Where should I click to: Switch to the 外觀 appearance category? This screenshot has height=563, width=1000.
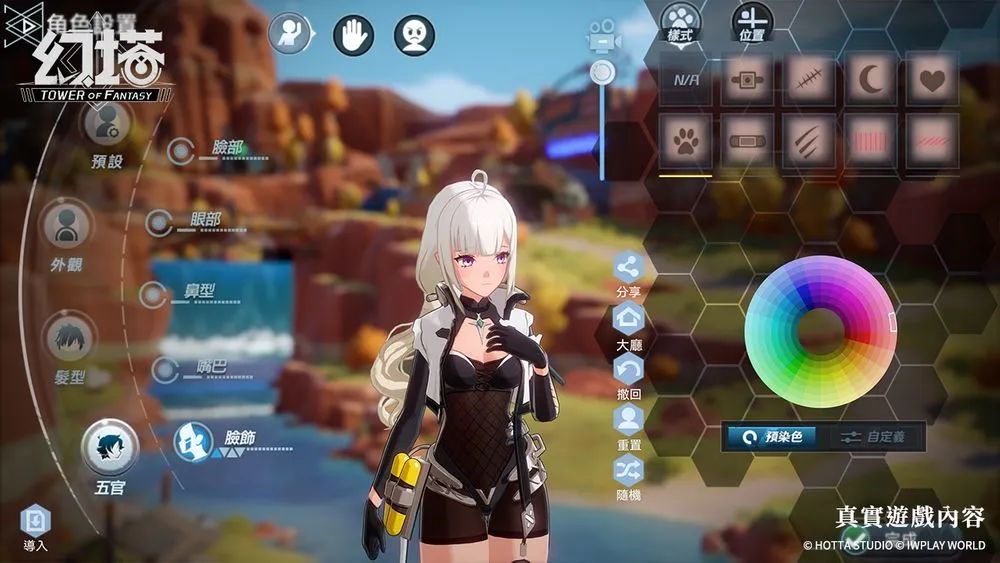tap(67, 229)
